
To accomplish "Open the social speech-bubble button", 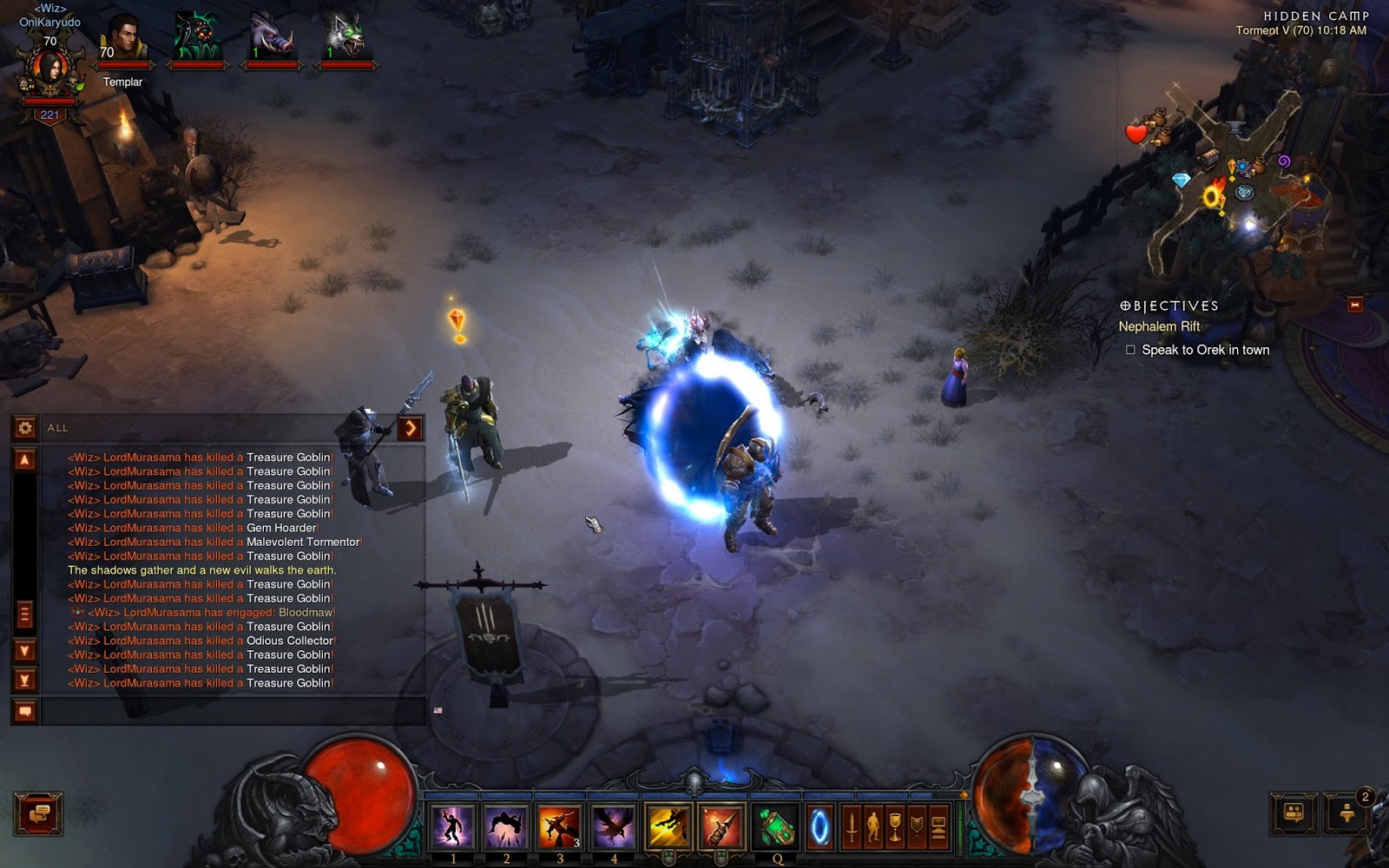I will [38, 814].
